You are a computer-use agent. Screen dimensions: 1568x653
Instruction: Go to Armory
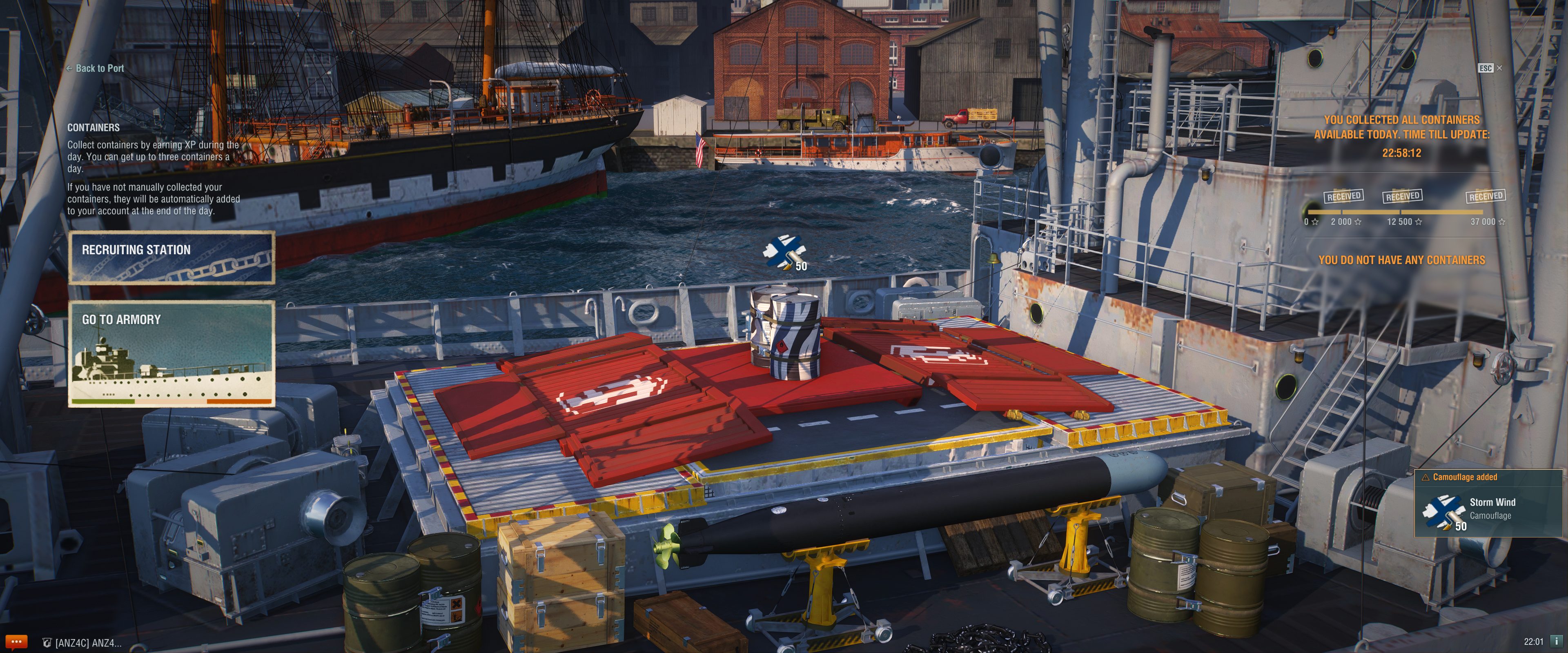(x=171, y=353)
